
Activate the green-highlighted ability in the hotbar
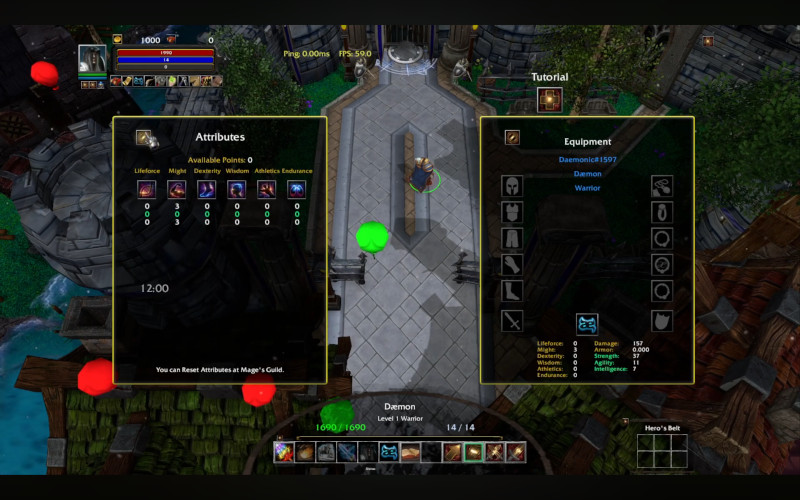click(473, 453)
